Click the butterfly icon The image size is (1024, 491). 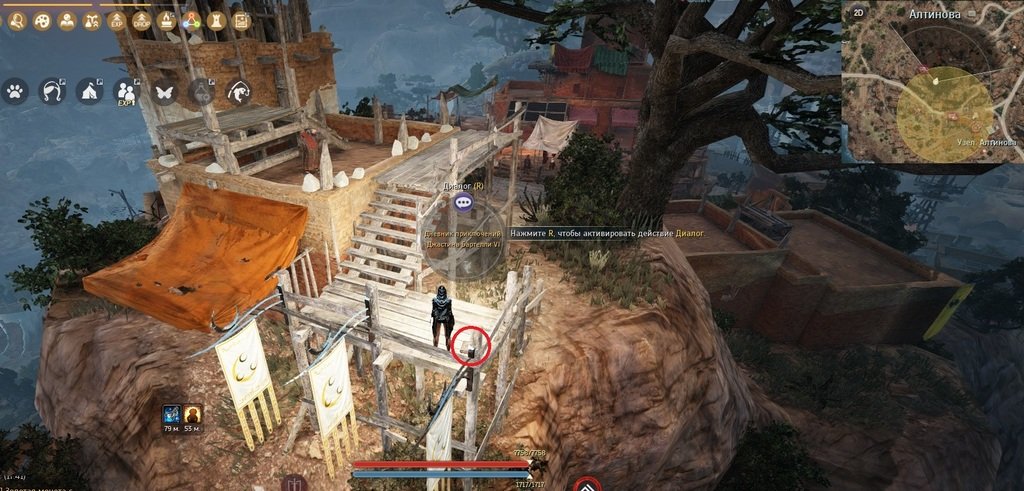click(163, 92)
